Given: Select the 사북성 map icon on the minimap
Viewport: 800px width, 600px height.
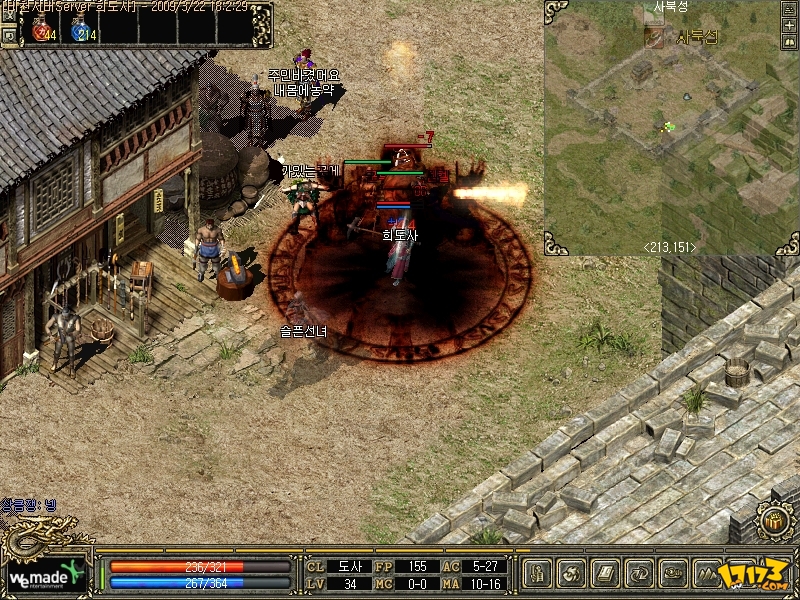Looking at the screenshot, I should pos(654,37).
